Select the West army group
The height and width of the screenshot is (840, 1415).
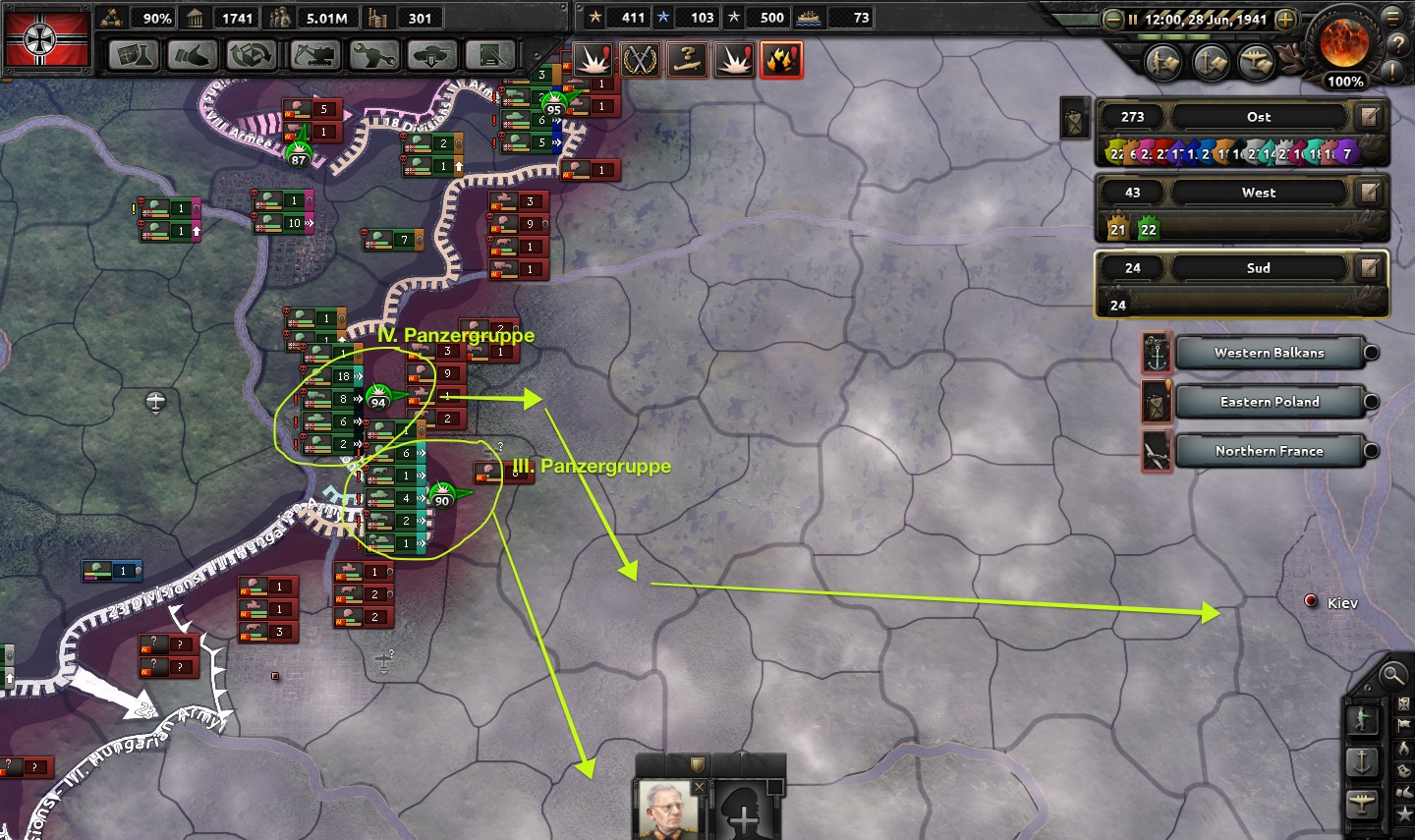1258,193
